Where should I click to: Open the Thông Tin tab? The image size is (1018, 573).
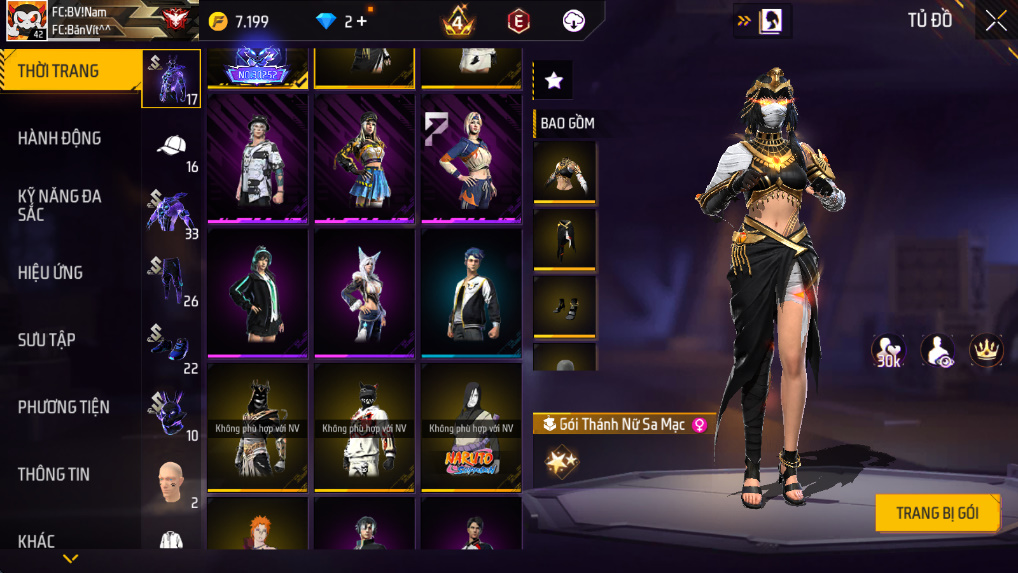(x=54, y=474)
